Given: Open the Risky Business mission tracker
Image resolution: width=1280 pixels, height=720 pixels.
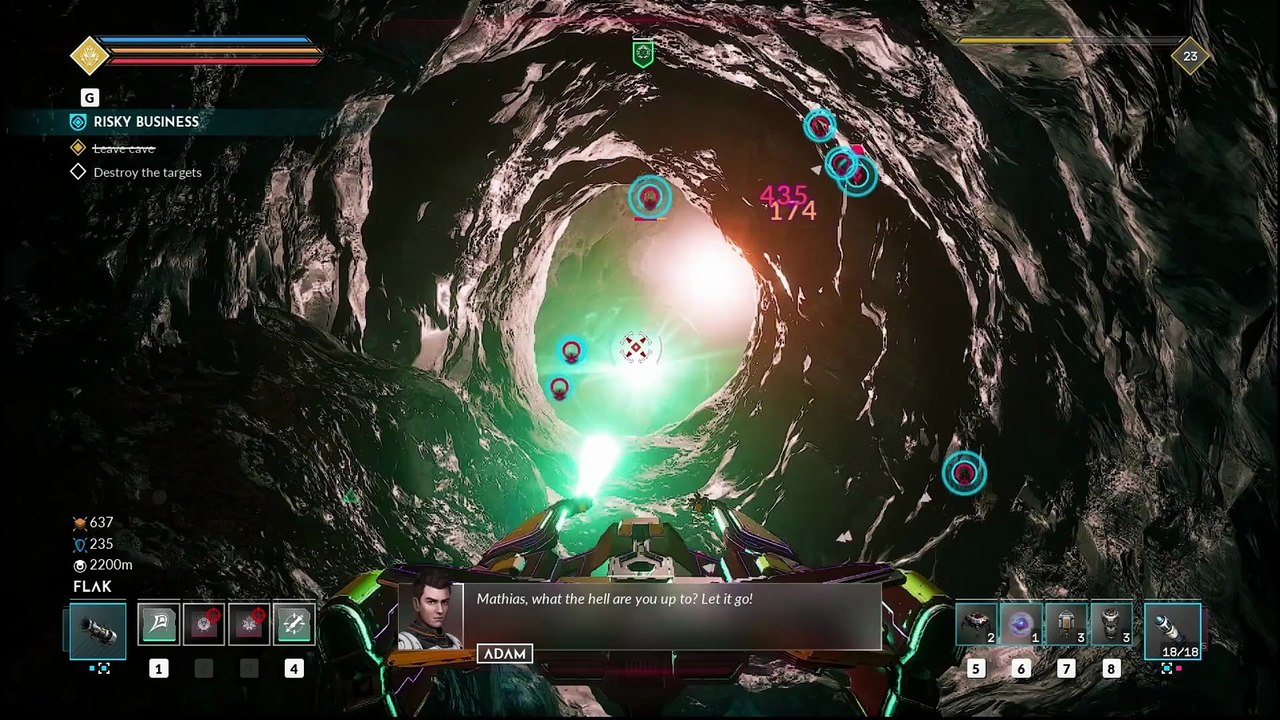Looking at the screenshot, I should click(146, 122).
